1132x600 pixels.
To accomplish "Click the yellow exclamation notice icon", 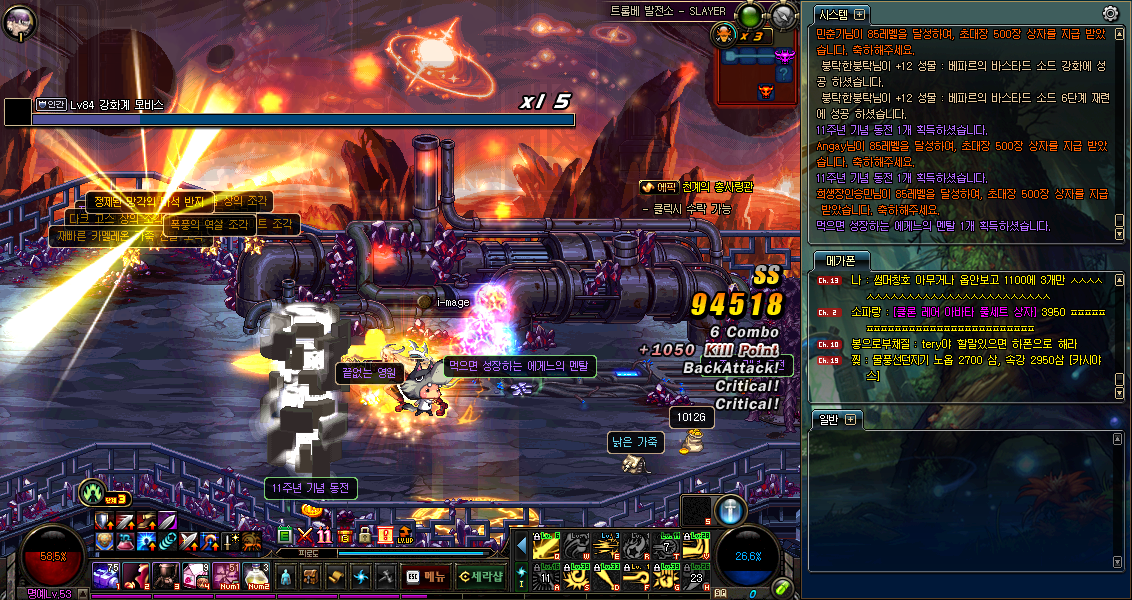I will pyautogui.click(x=384, y=536).
